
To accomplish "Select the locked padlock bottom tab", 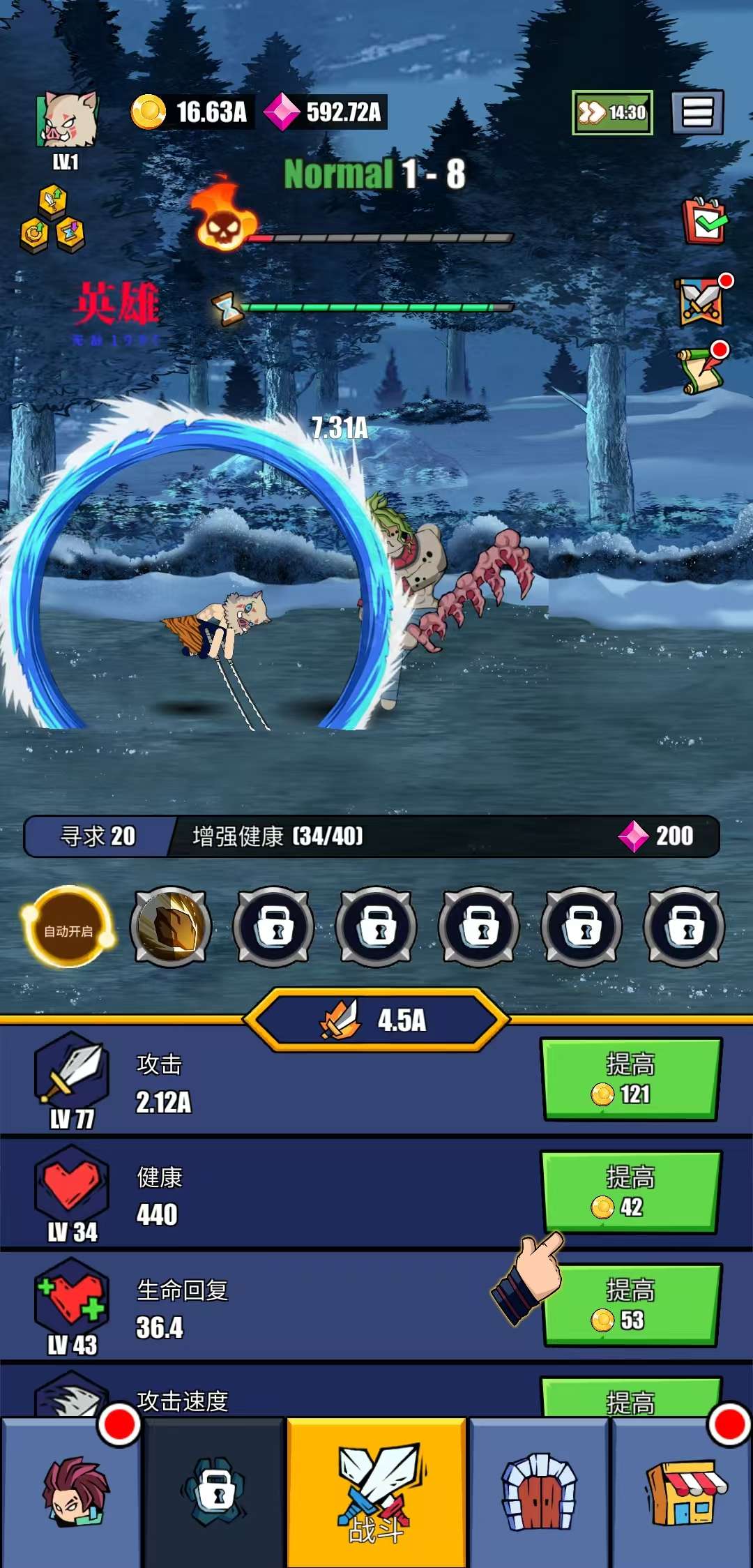I will pyautogui.click(x=216, y=1493).
